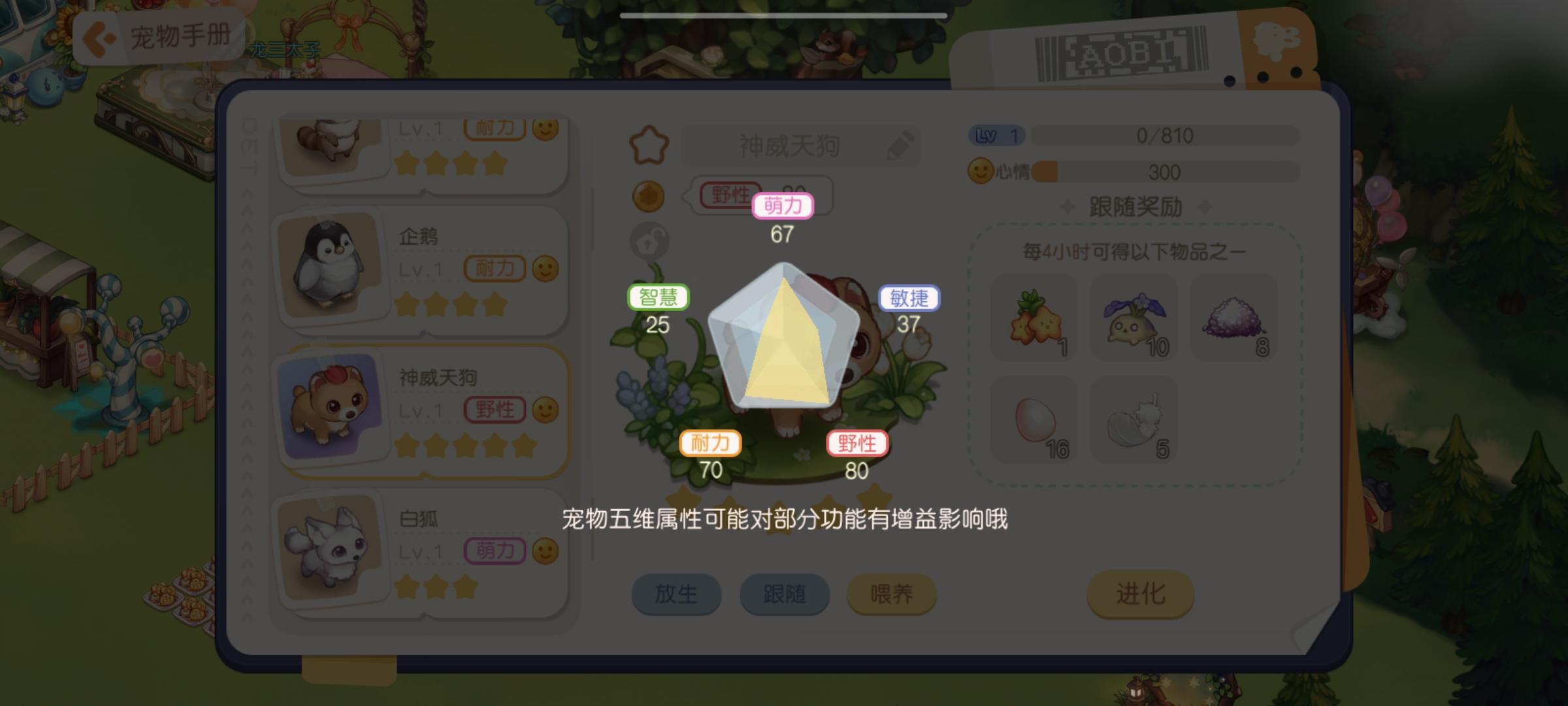Open the 萌力 attribute tag
1568x706 pixels.
782,206
